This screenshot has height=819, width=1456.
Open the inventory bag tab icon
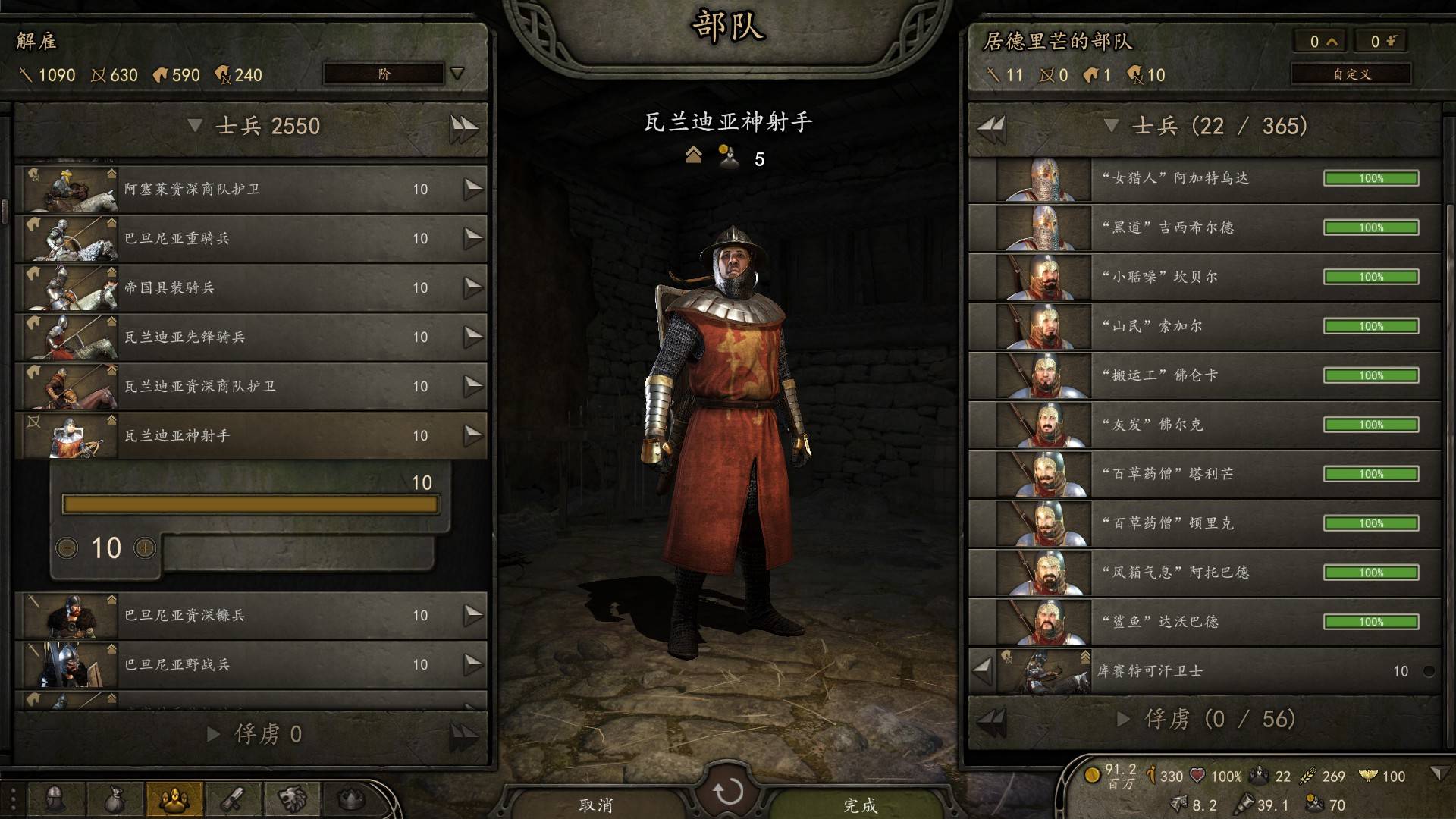click(115, 799)
